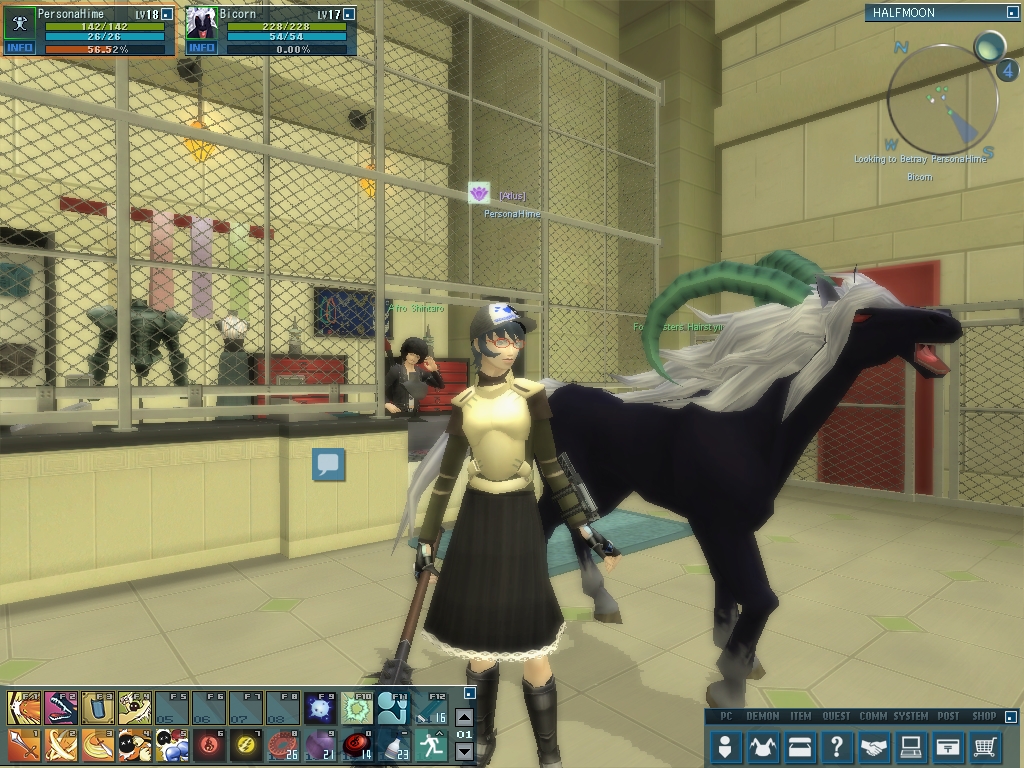The height and width of the screenshot is (768, 1024).
Task: Switch hotbar page with the up arrow
Action: (x=464, y=717)
